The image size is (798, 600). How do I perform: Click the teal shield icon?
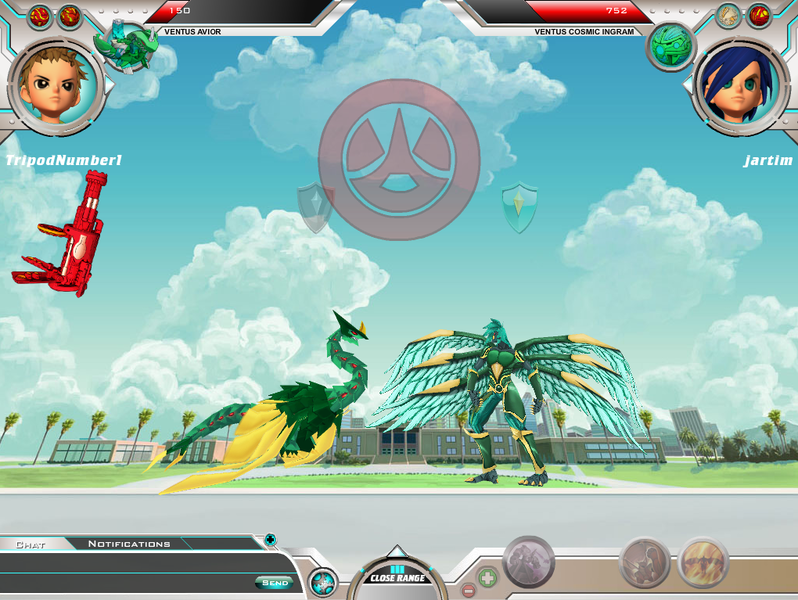coord(519,207)
